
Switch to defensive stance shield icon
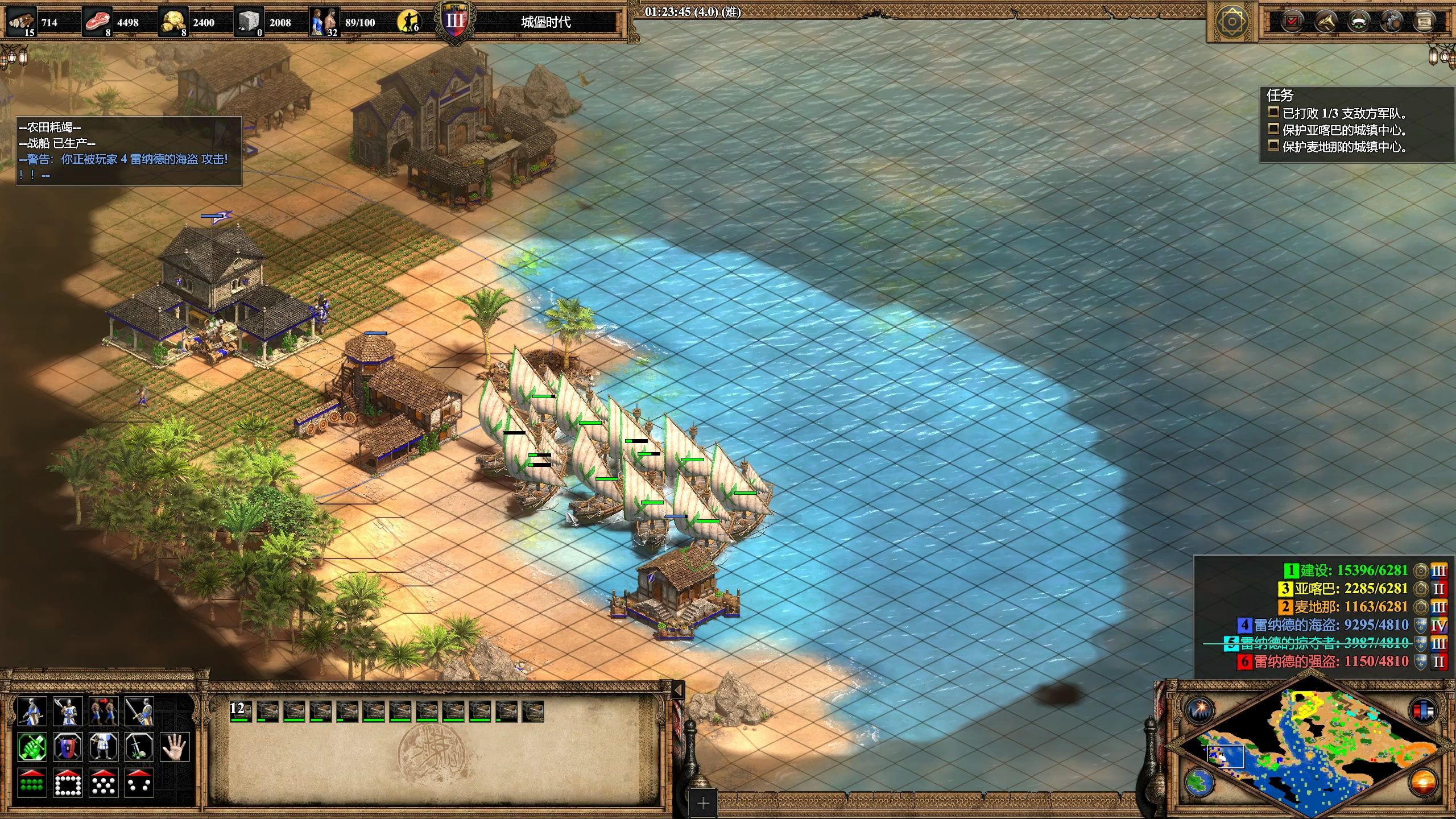68,747
